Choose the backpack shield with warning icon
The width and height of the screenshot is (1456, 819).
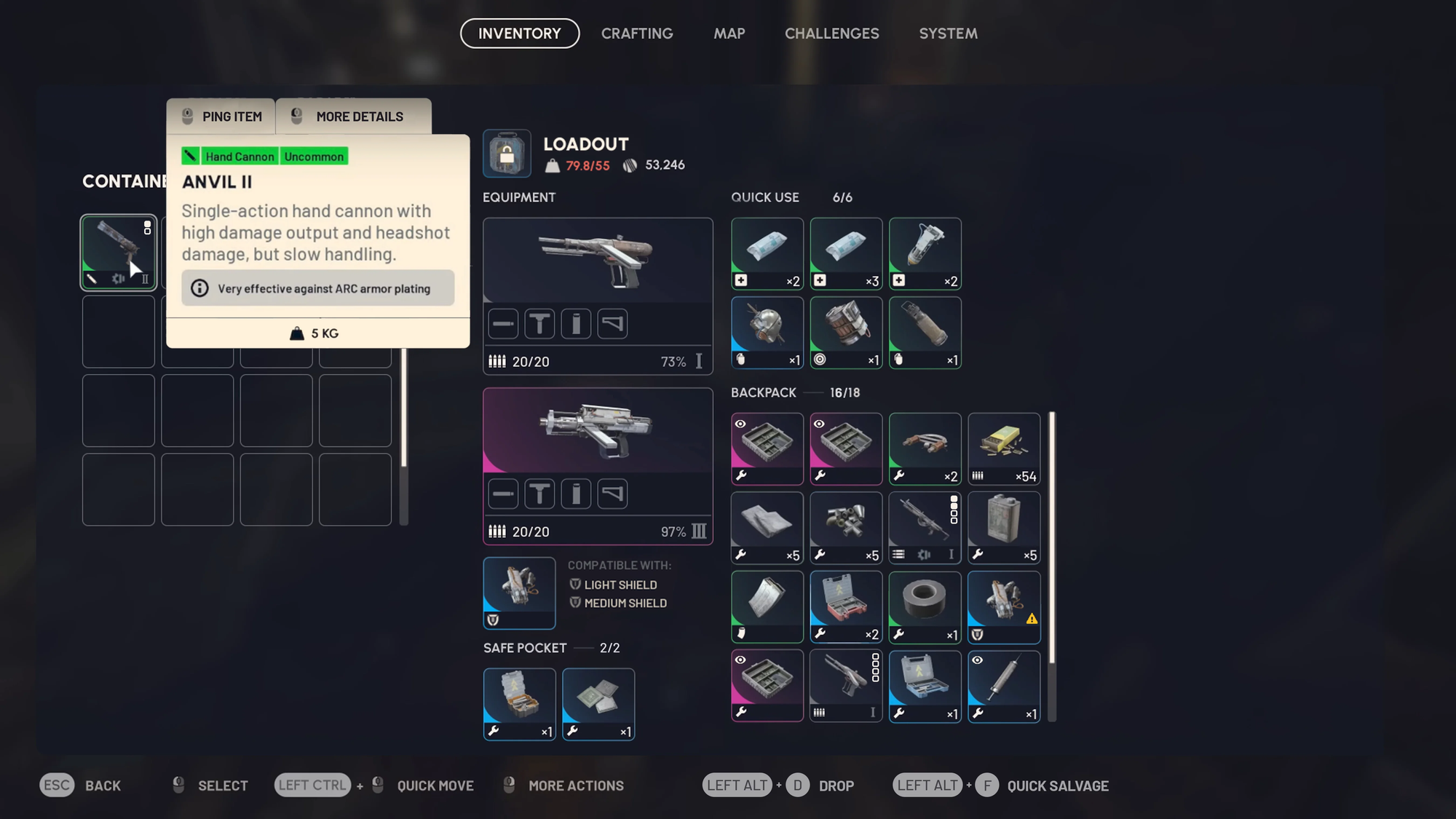click(x=1004, y=606)
